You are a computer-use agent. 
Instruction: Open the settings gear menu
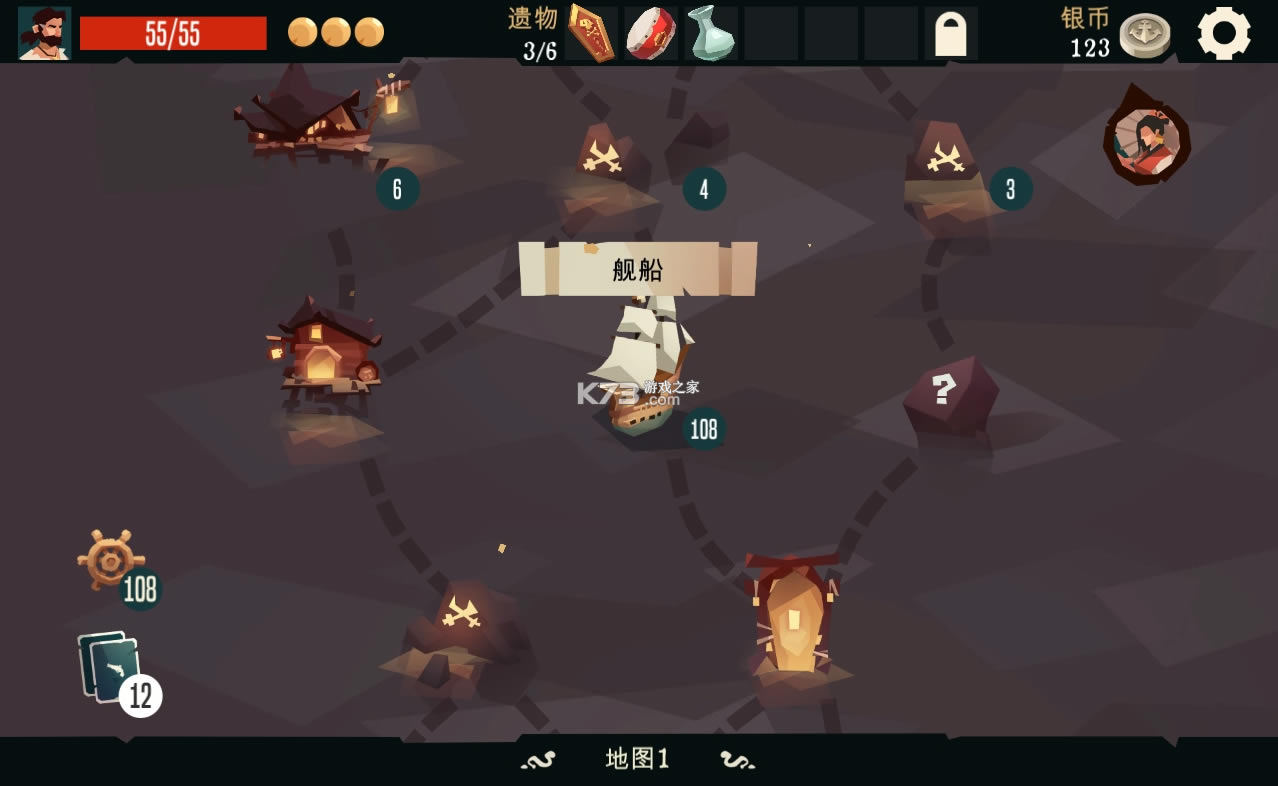(x=1223, y=33)
